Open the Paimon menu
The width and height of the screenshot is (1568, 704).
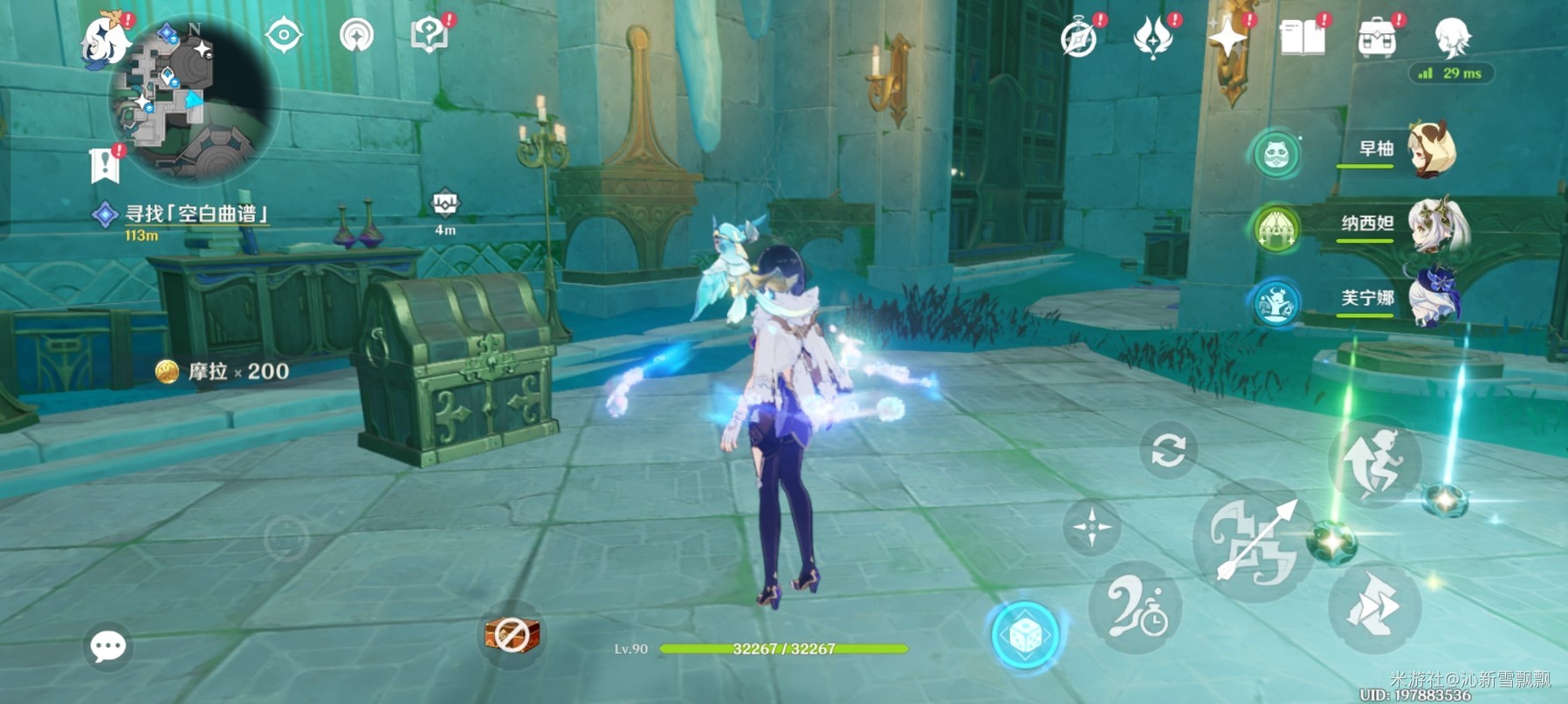pos(105,40)
